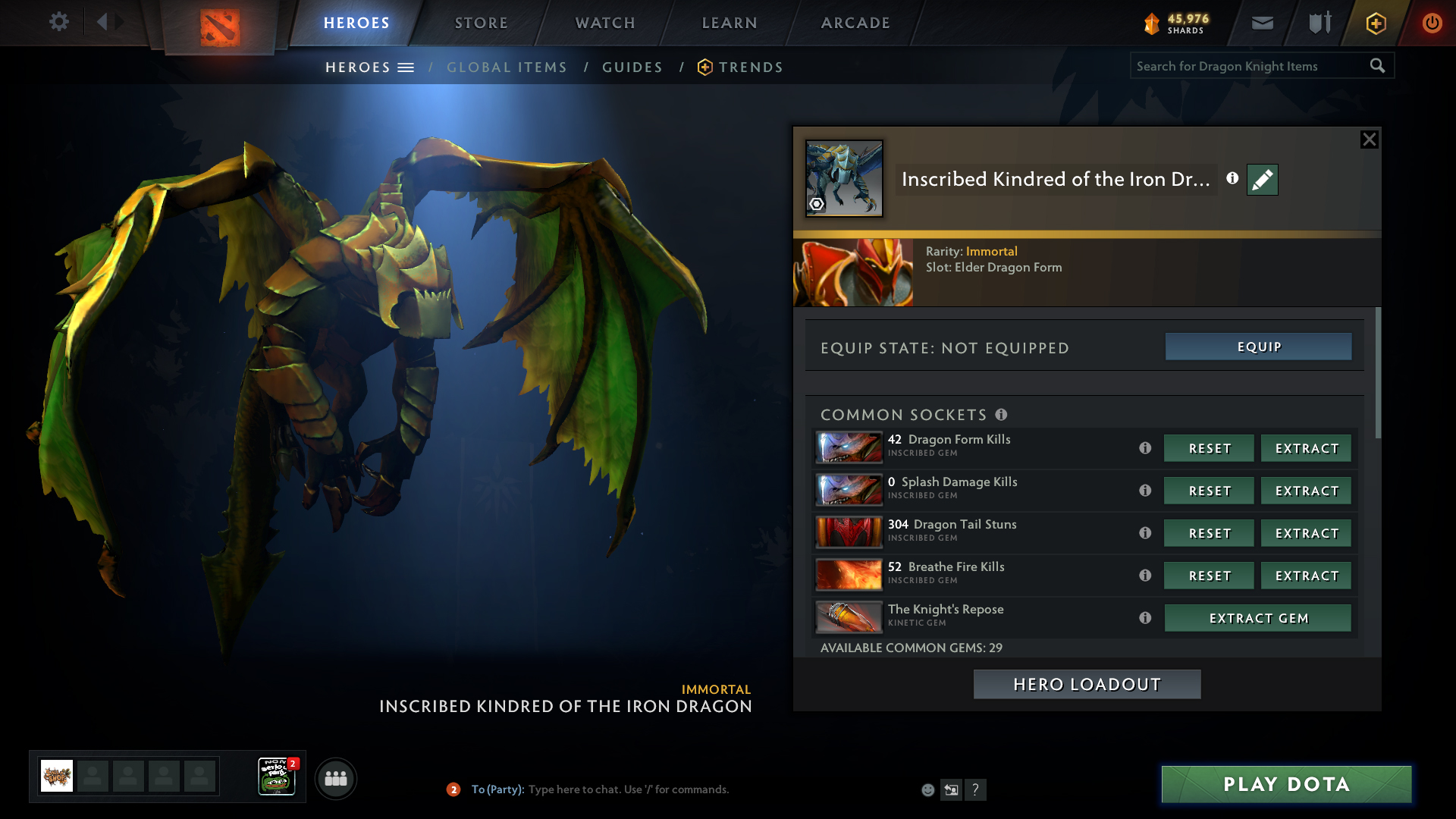This screenshot has height=819, width=1456.
Task: Open the Hero Loadout
Action: [1087, 684]
